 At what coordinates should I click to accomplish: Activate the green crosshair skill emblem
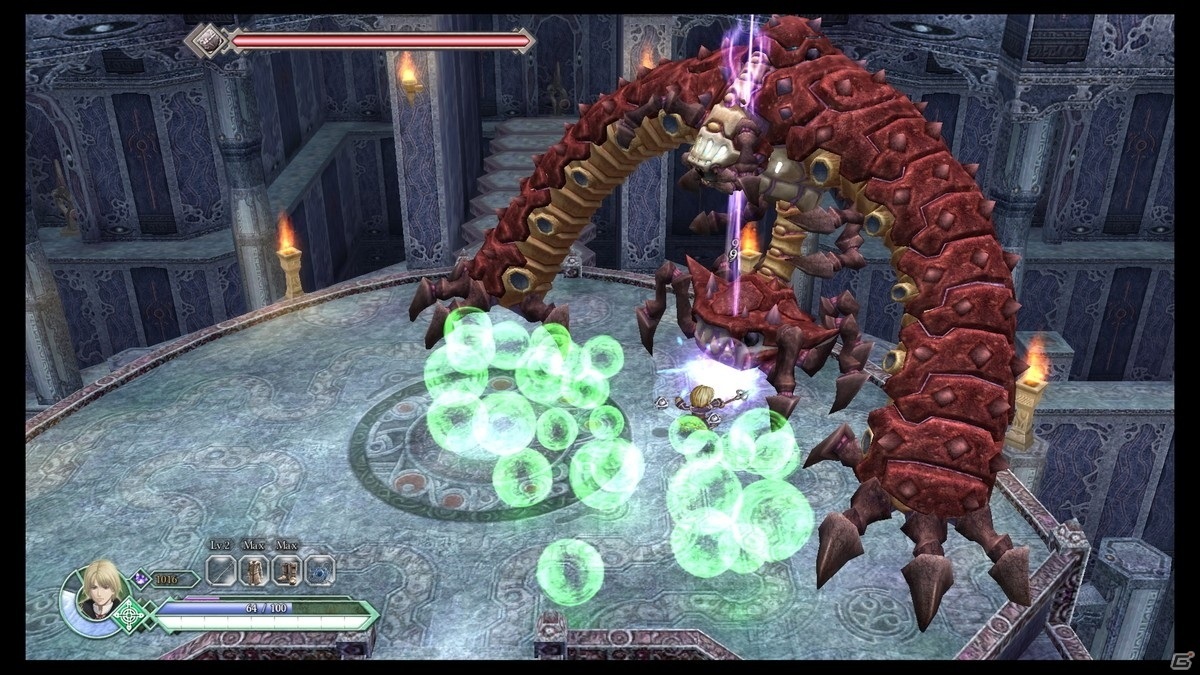[127, 613]
